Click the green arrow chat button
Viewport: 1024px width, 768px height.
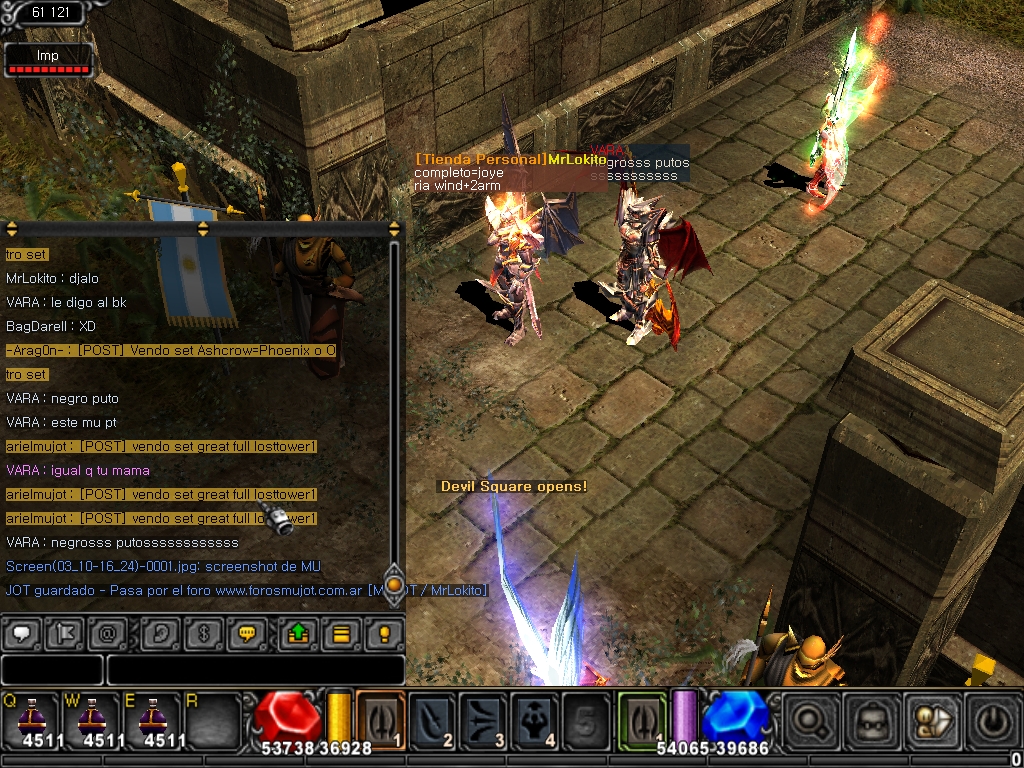click(x=299, y=633)
